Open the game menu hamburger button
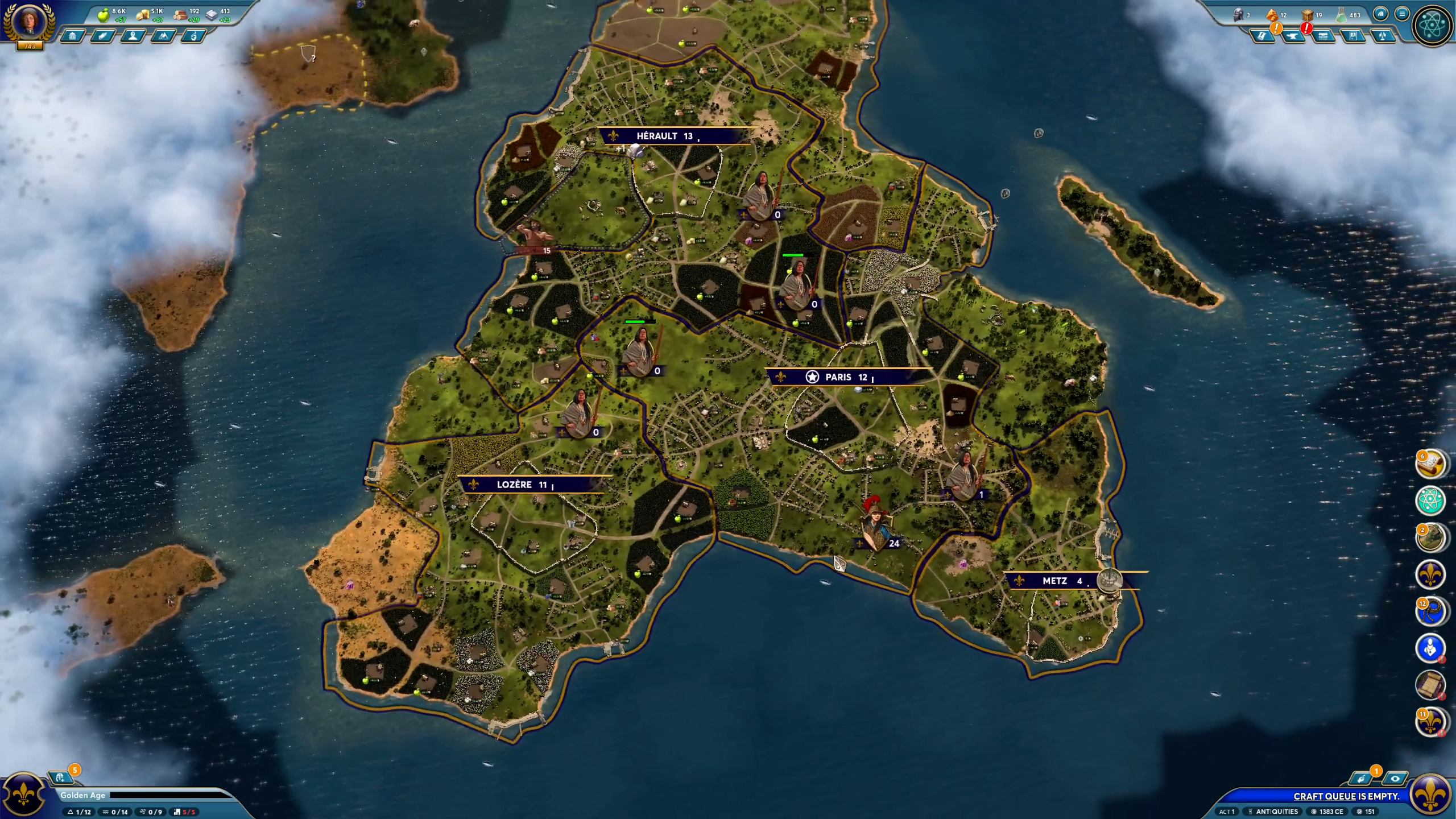The width and height of the screenshot is (1456, 819). (x=1402, y=14)
